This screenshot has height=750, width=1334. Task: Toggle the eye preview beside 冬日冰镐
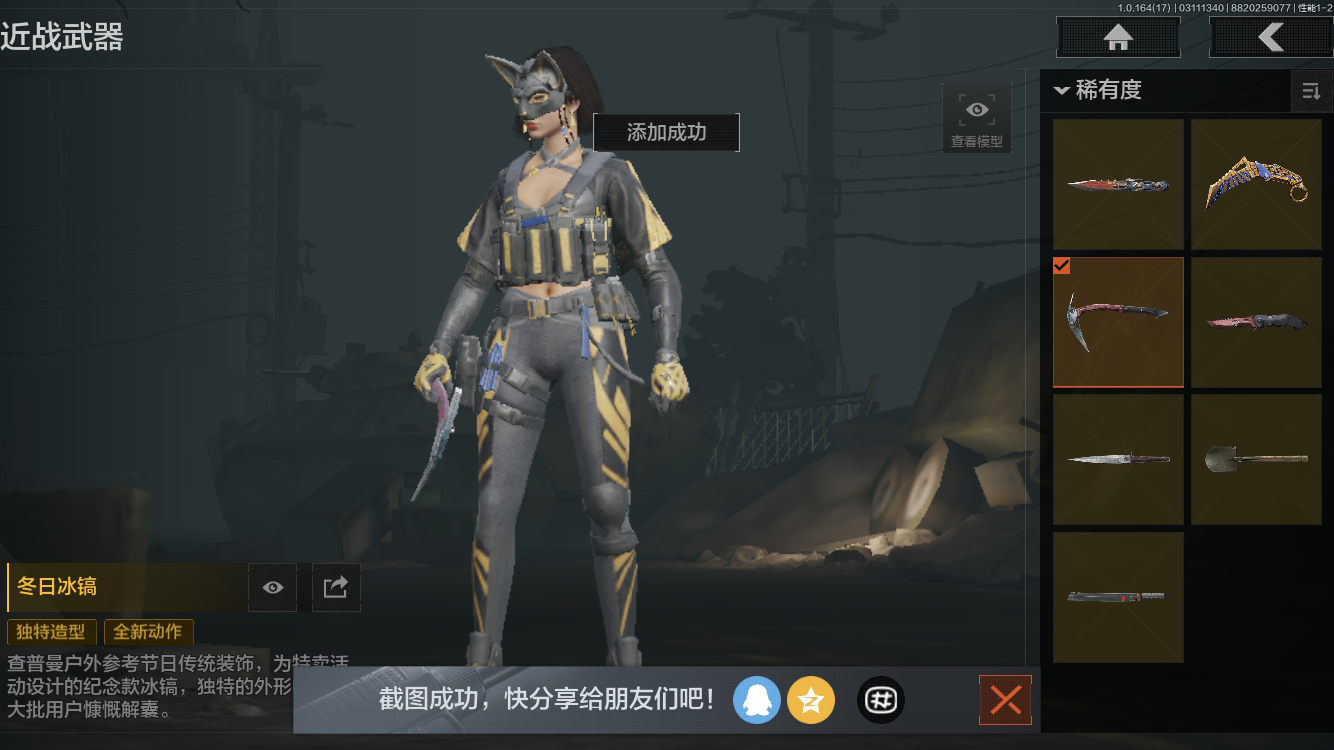(x=272, y=587)
